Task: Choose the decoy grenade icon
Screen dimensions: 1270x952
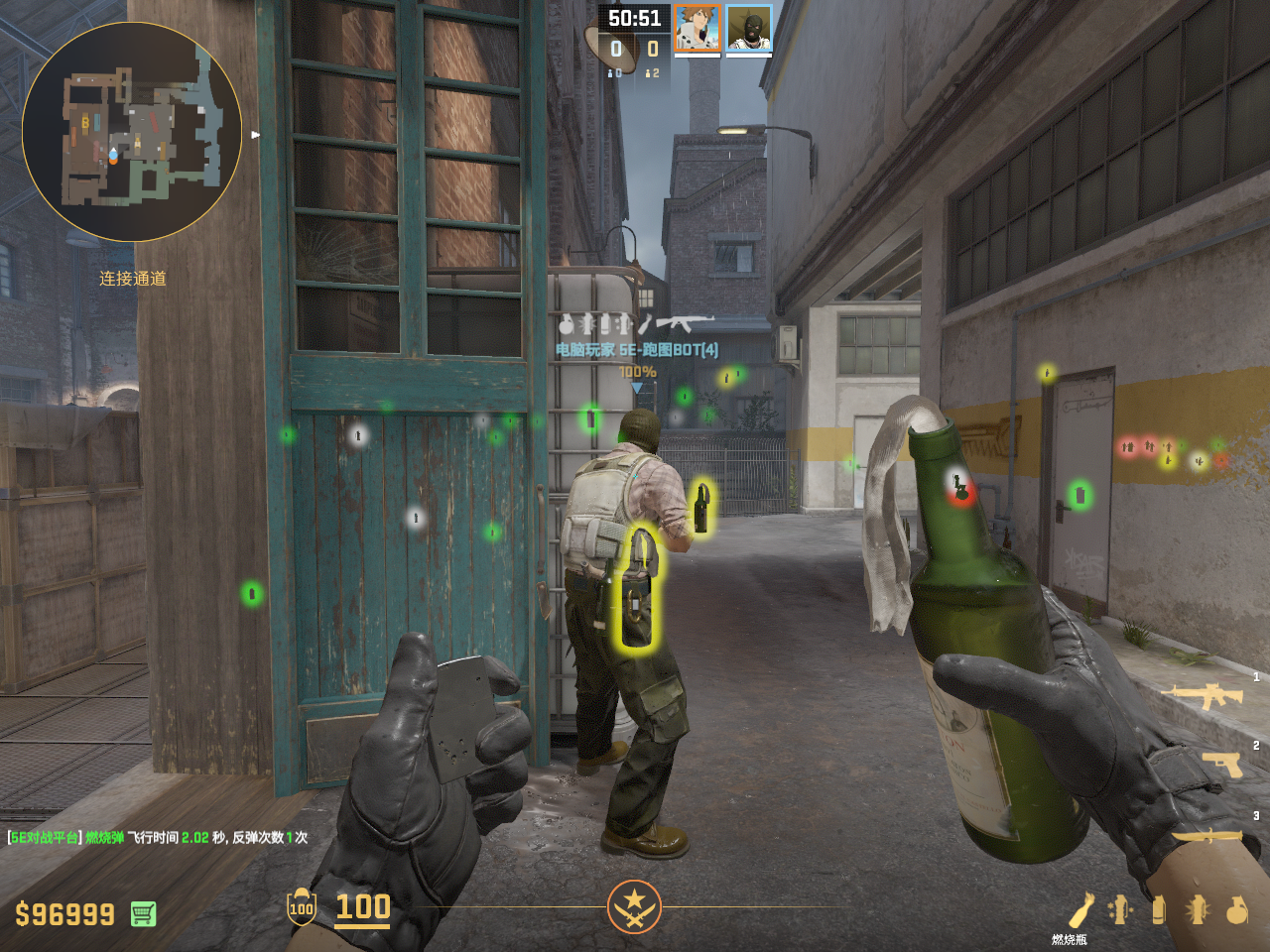Action: (x=1120, y=909)
